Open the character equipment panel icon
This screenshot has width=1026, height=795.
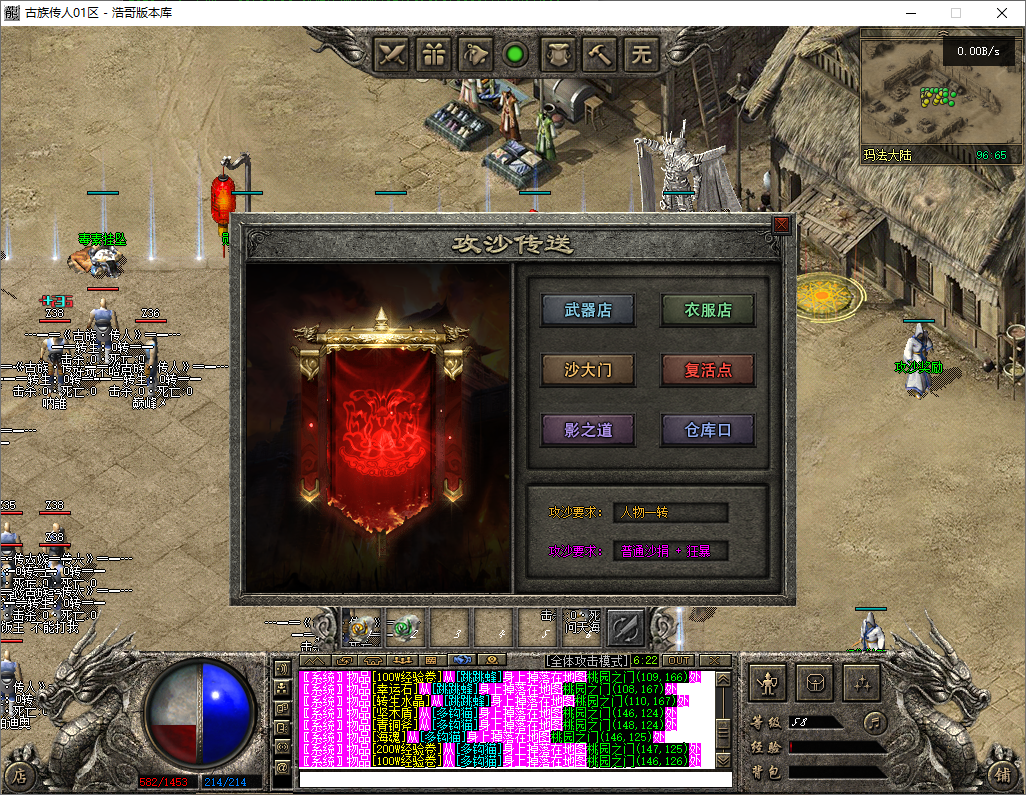[768, 683]
